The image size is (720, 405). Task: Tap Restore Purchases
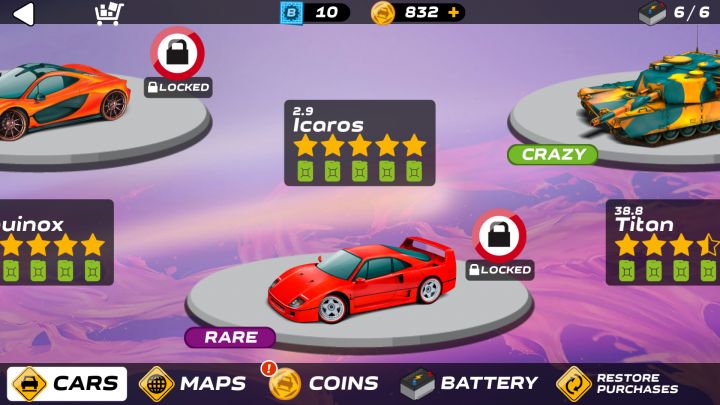[618, 383]
